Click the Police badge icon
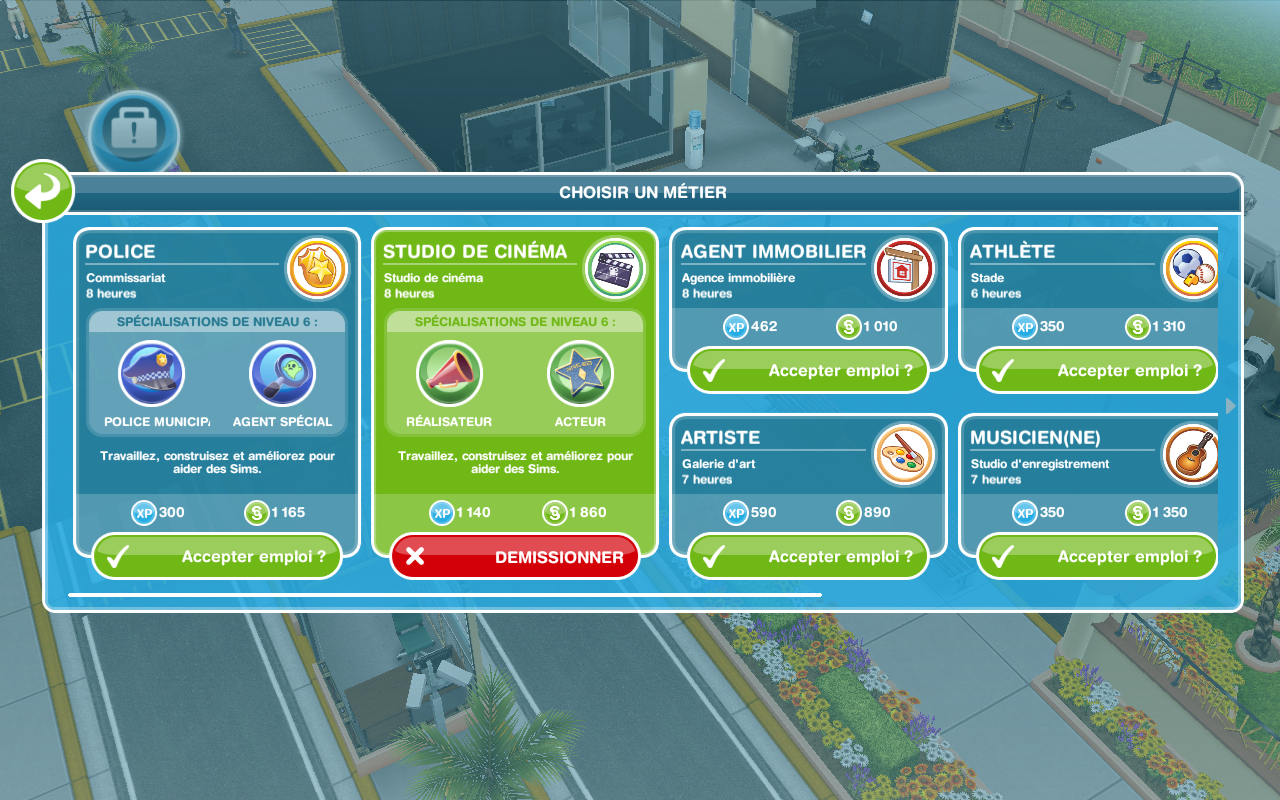 coord(316,269)
